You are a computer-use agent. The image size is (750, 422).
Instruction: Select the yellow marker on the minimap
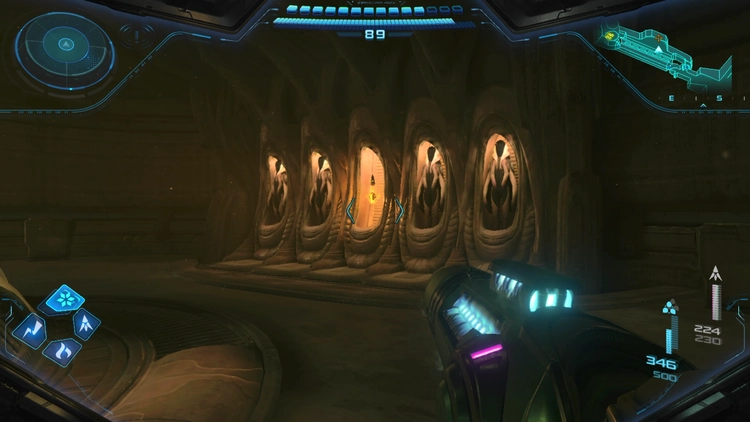point(608,36)
